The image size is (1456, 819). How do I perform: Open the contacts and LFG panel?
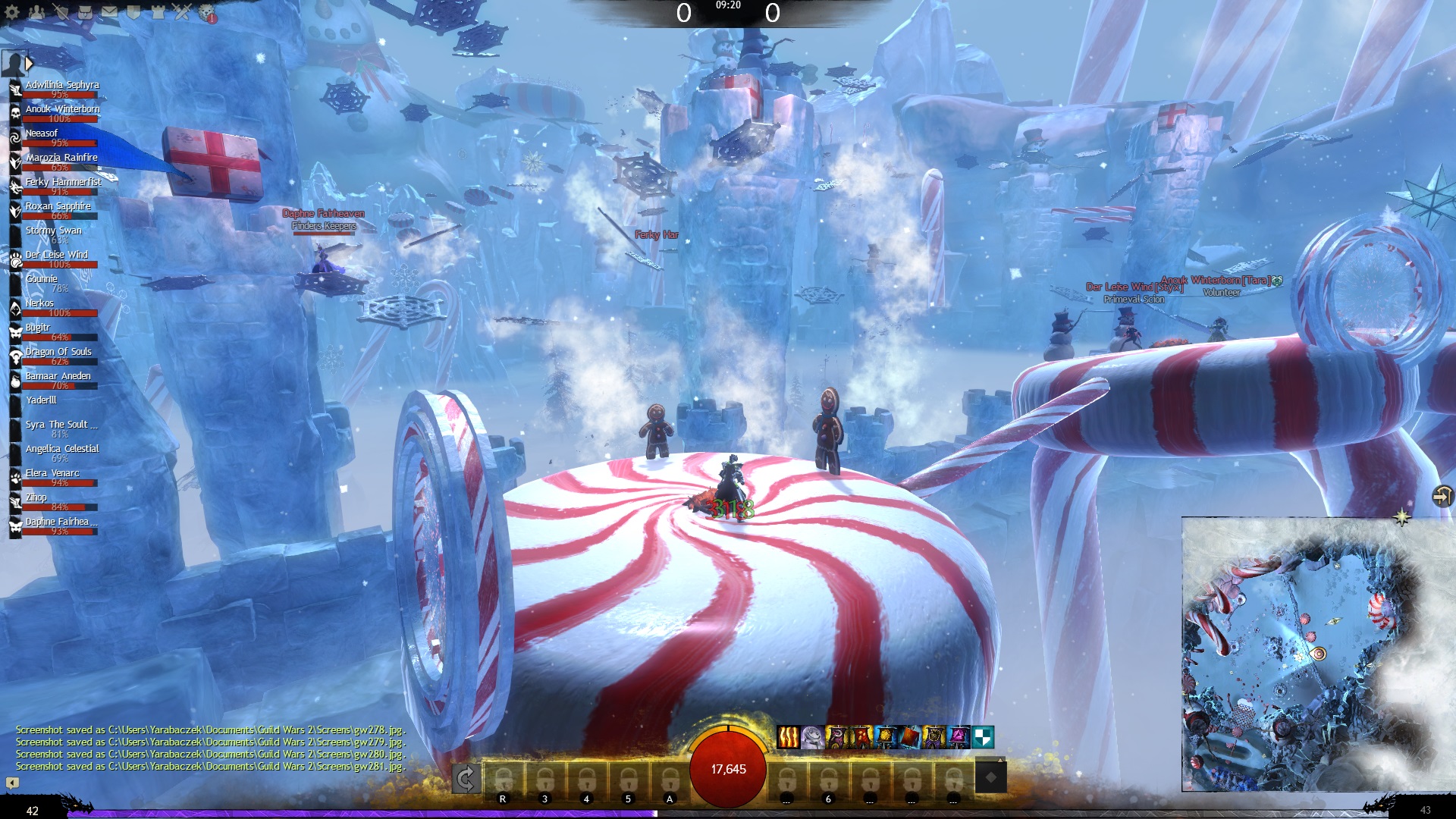[x=36, y=12]
